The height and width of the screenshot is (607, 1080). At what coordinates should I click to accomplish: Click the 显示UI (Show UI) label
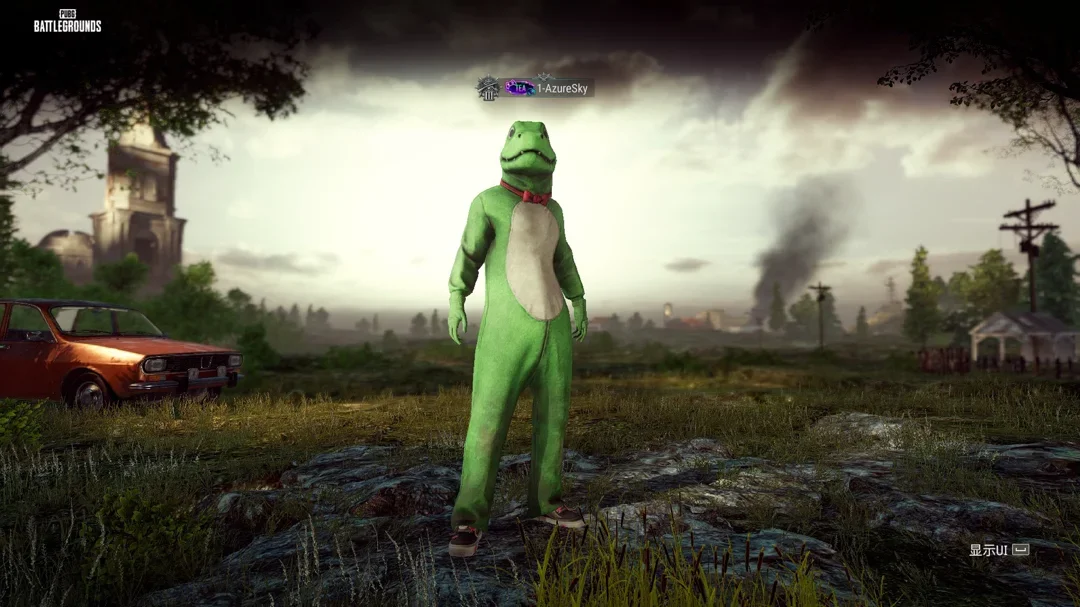pos(989,550)
